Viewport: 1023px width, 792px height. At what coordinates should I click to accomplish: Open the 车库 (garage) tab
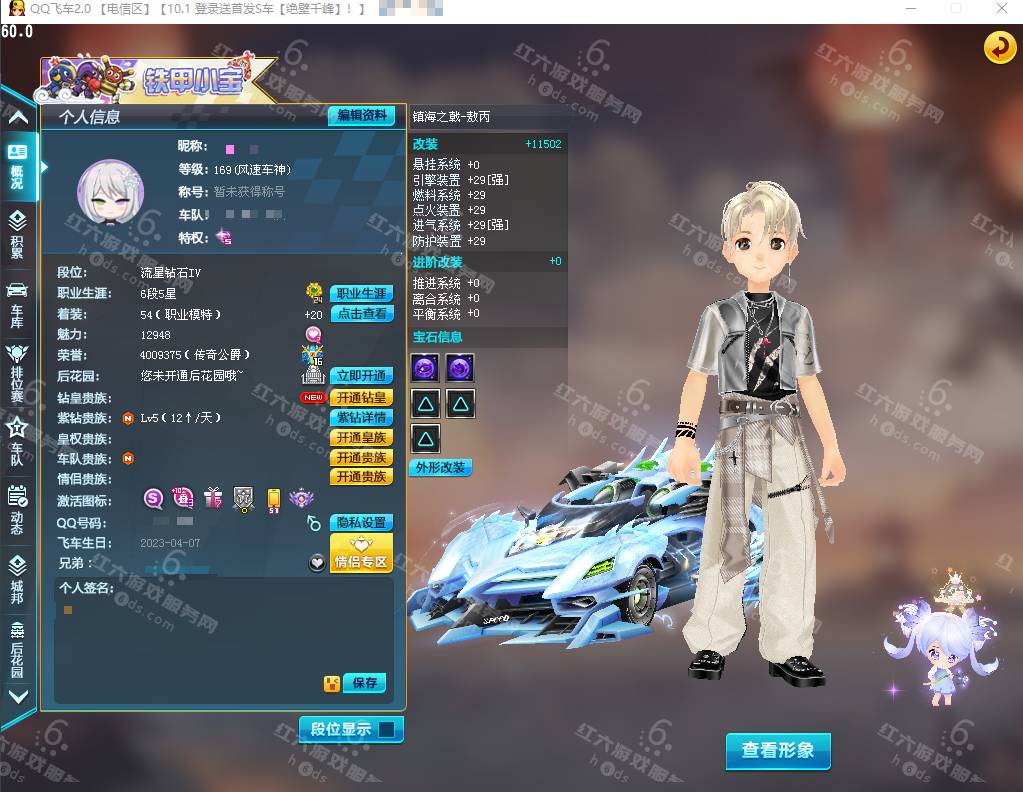point(17,304)
